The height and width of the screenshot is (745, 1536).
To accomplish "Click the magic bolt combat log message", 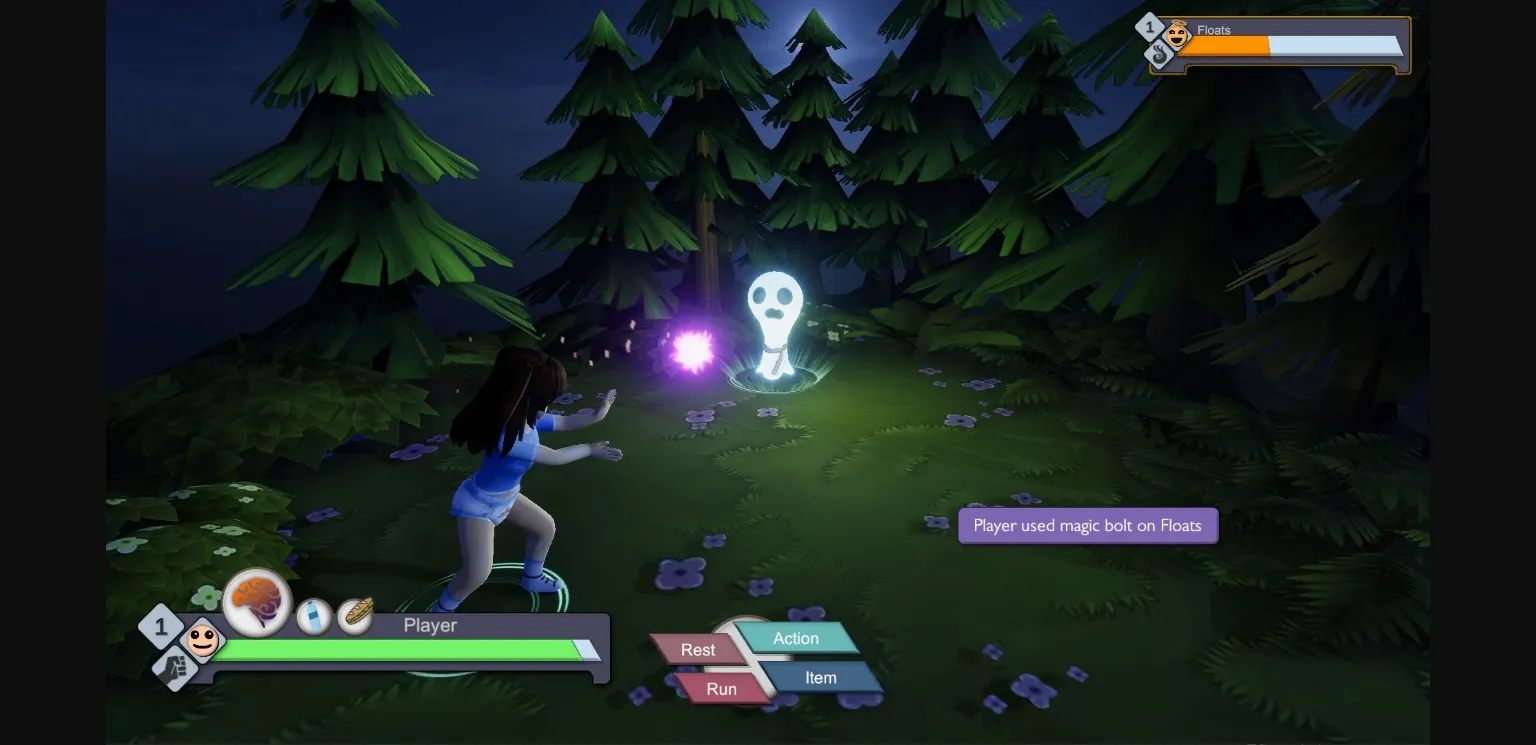I will coord(1088,525).
